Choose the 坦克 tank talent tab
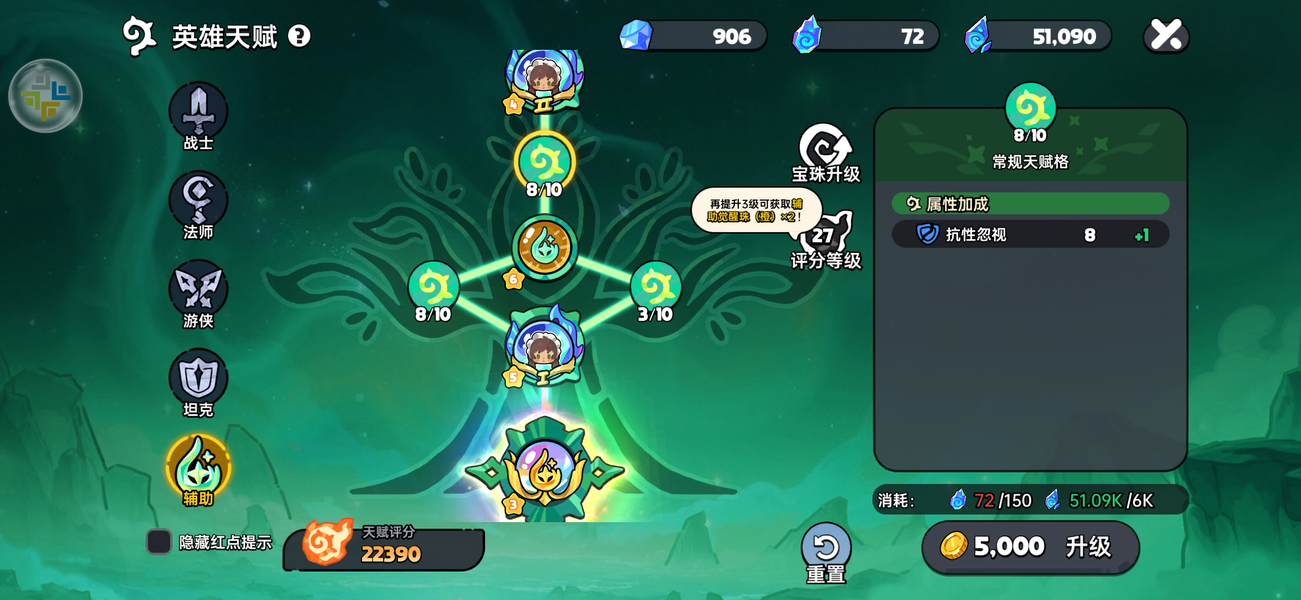The height and width of the screenshot is (600, 1301). (198, 378)
